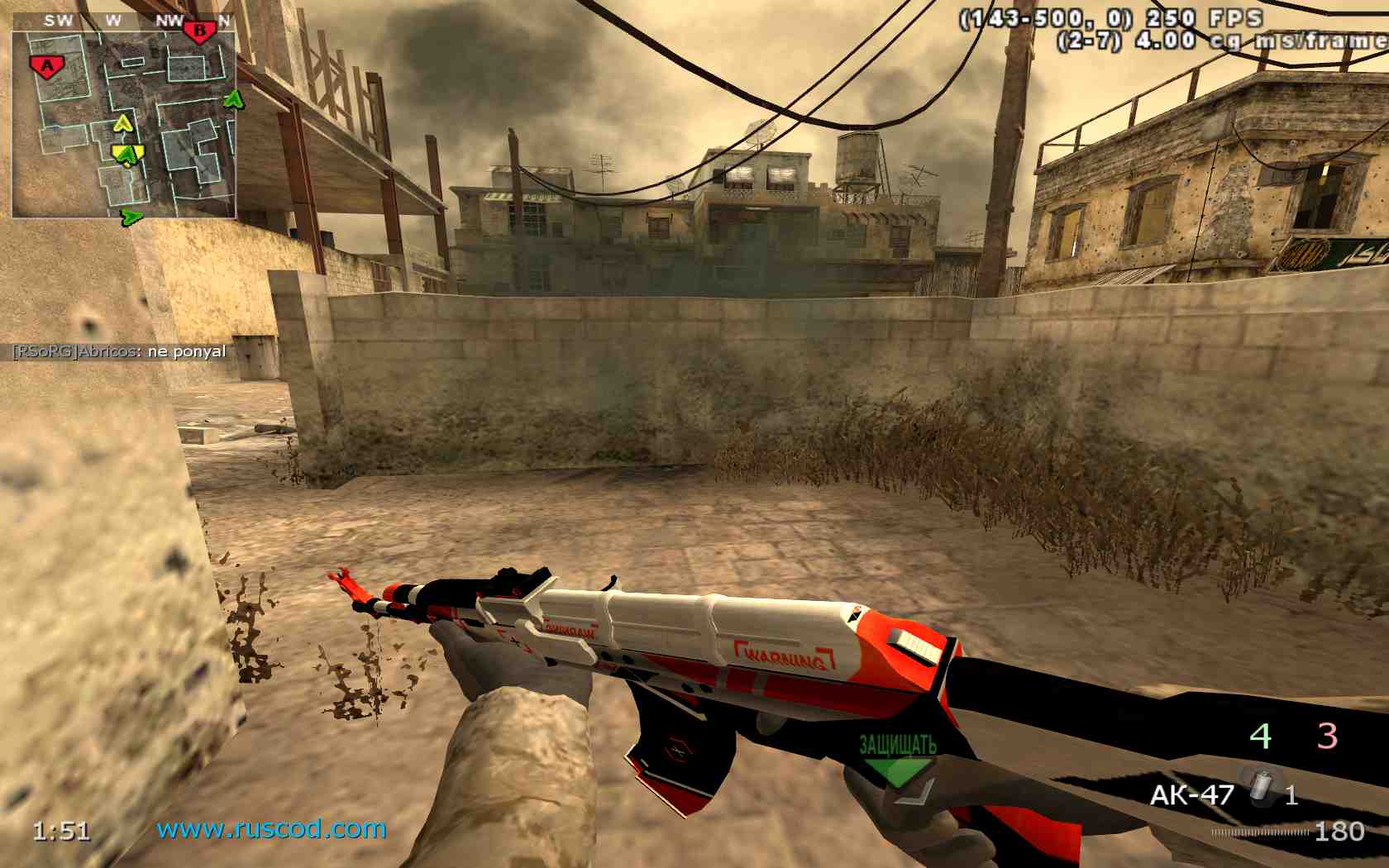Select the NW compass heading label

(x=169, y=19)
